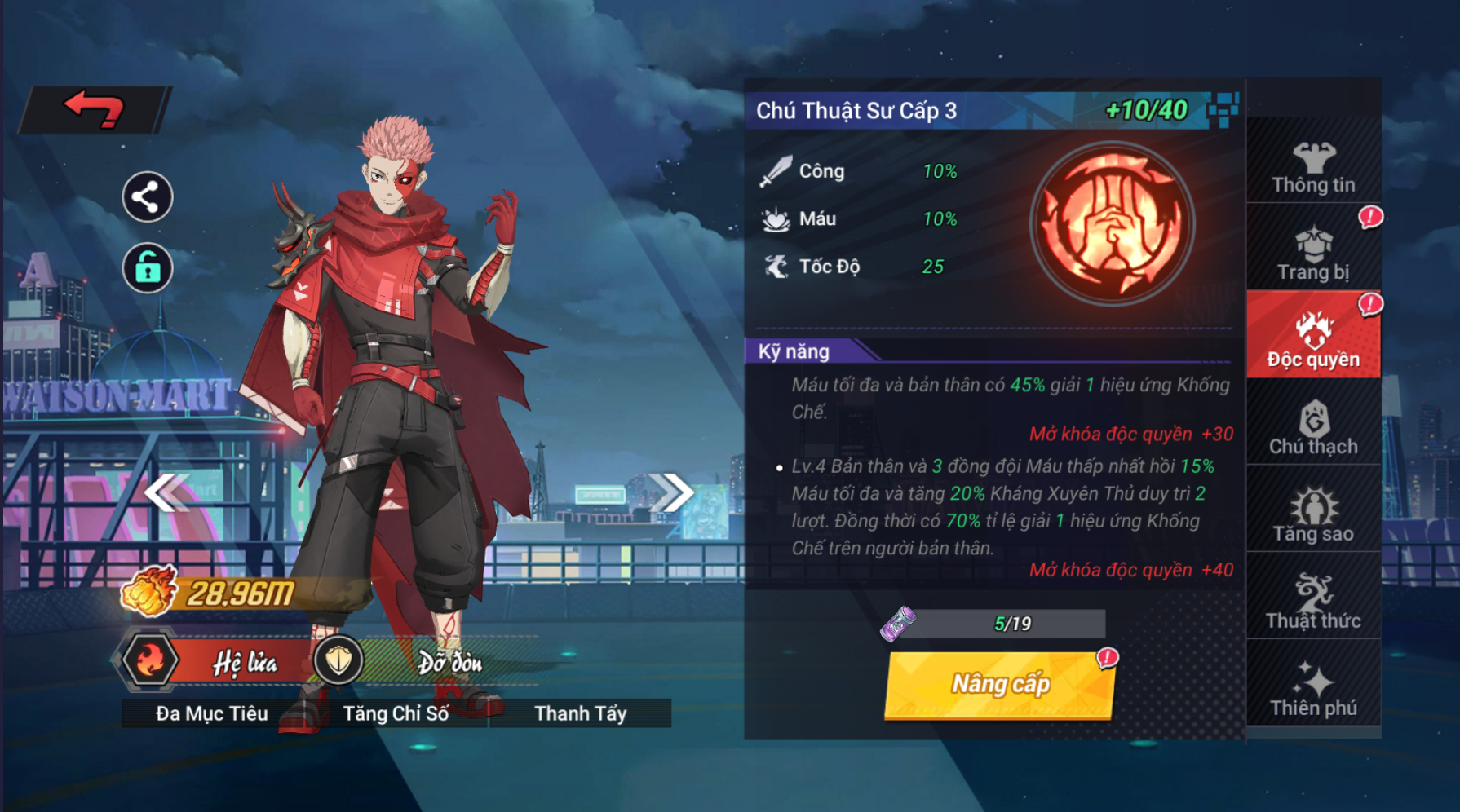Select the Độc quyền tab
Screen dimensions: 1460x812
(x=1313, y=341)
